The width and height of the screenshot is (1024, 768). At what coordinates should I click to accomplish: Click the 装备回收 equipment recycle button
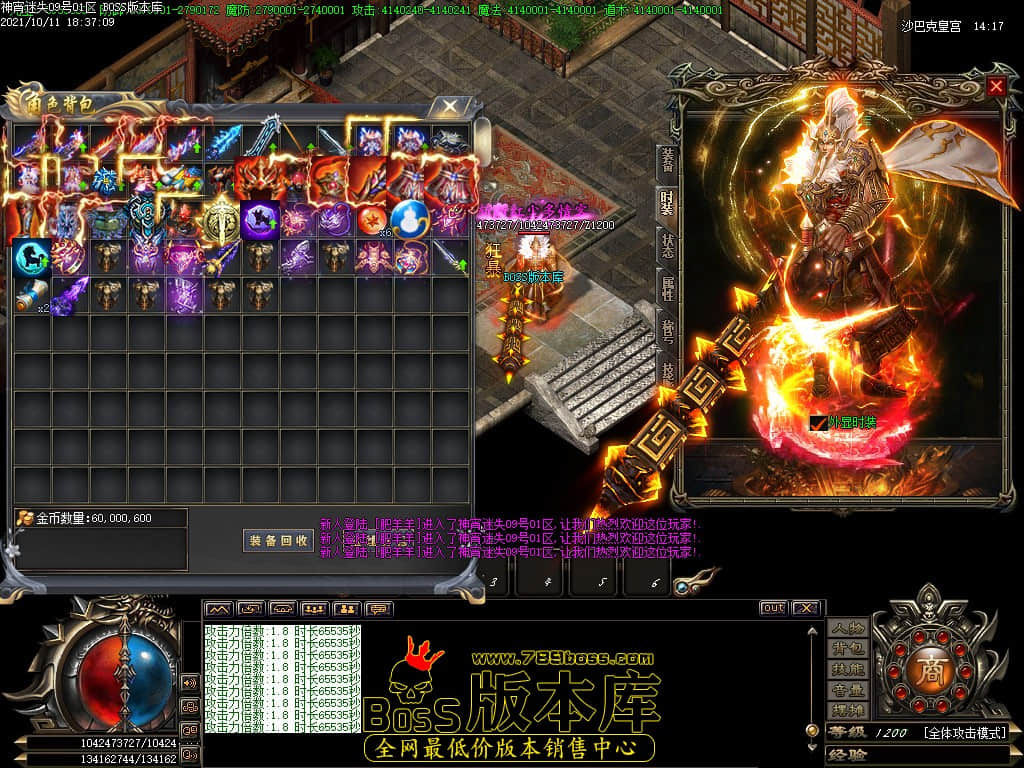[279, 540]
